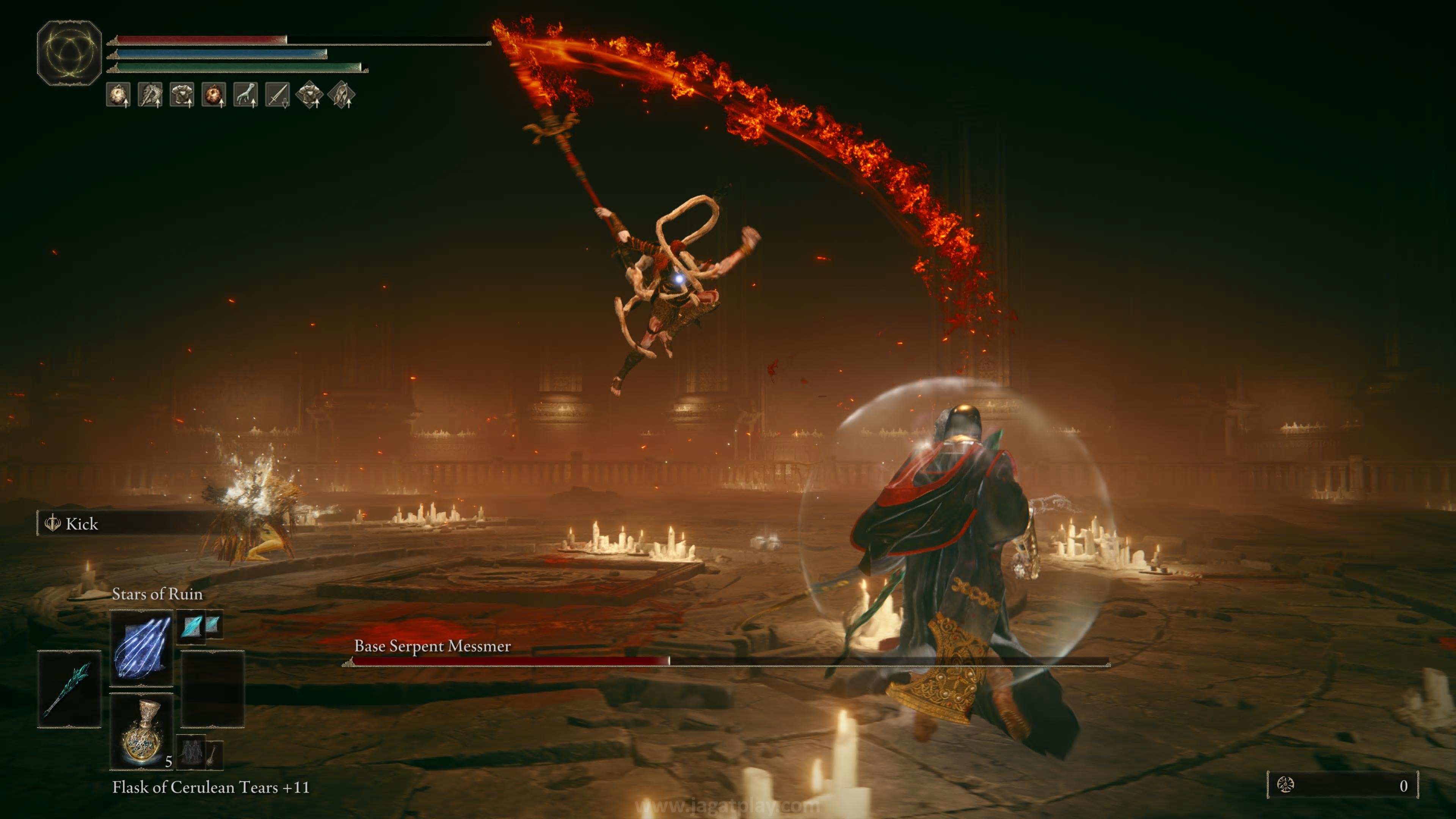The image size is (1456, 819).
Task: Click the Kick skill label
Action: (x=82, y=524)
